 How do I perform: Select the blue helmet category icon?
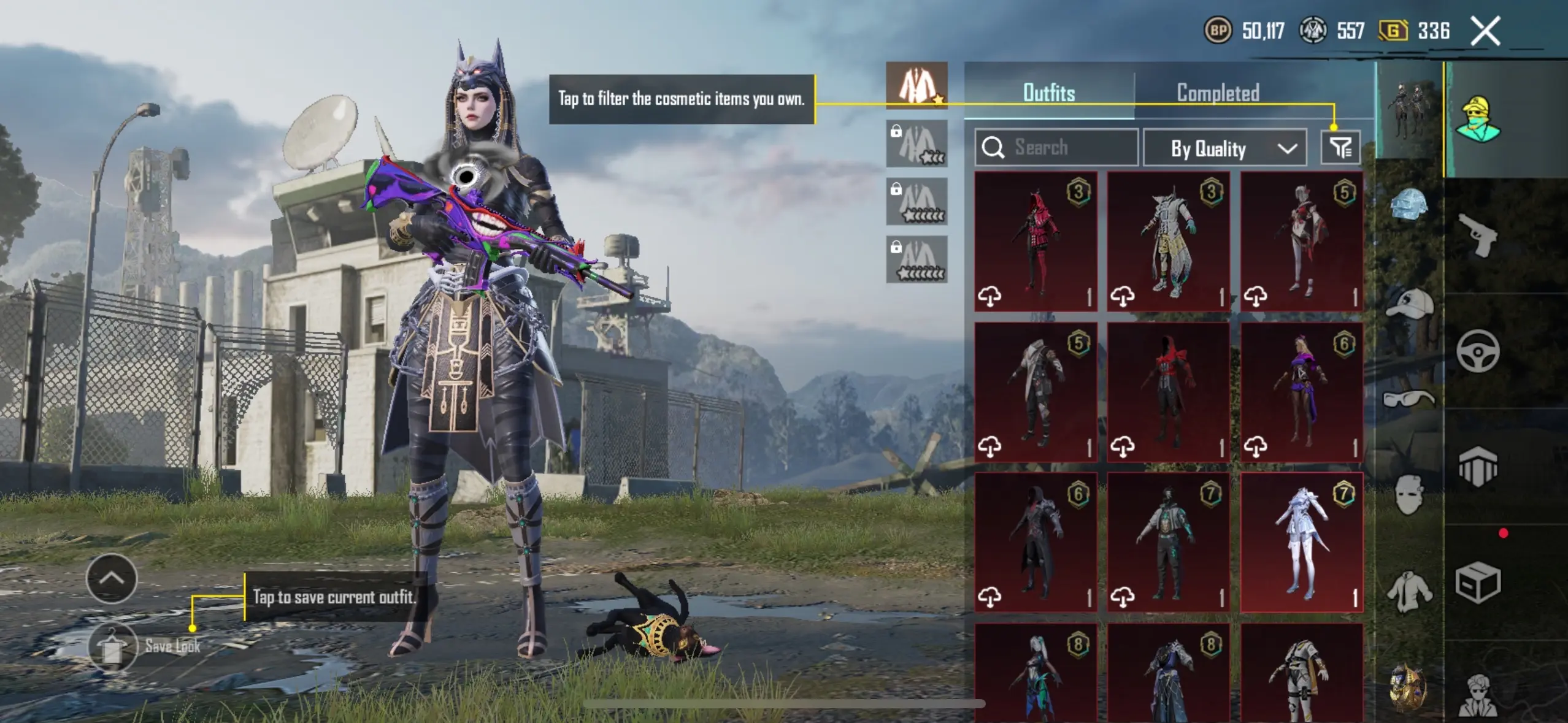point(1409,204)
